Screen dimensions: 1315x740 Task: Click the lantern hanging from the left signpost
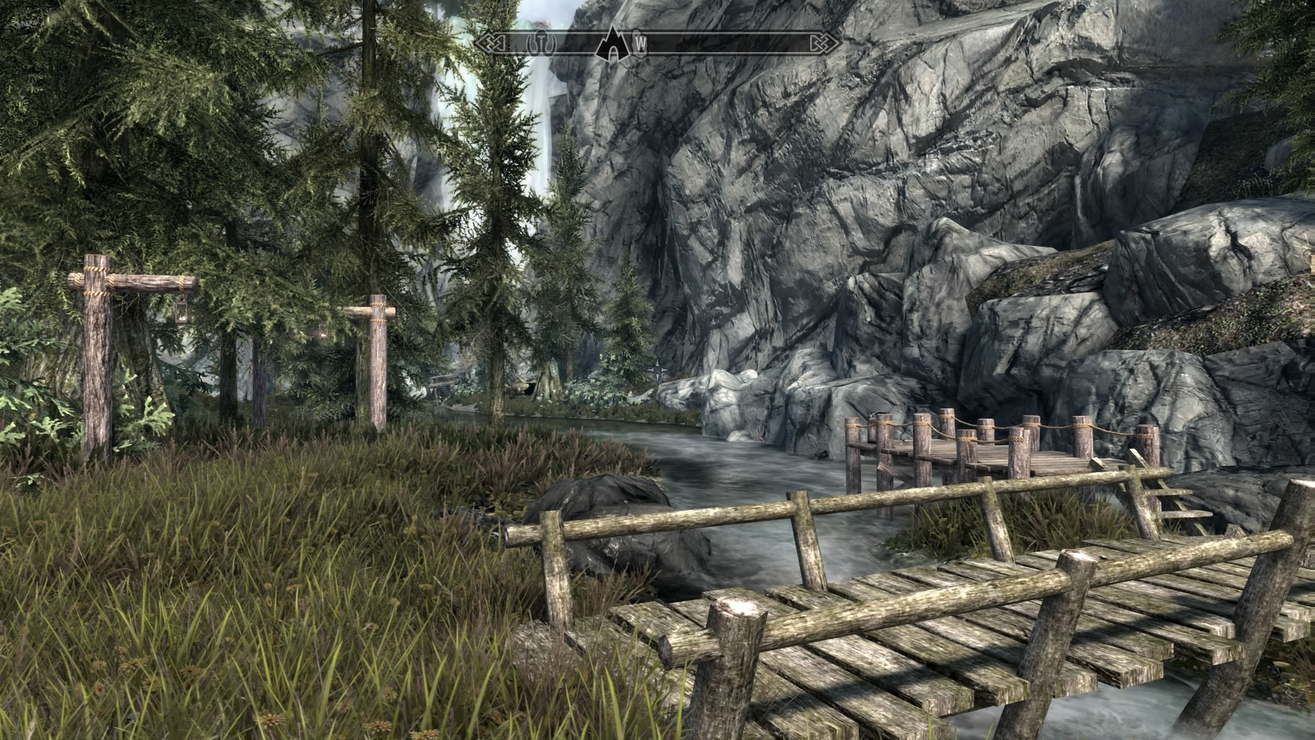(x=182, y=310)
